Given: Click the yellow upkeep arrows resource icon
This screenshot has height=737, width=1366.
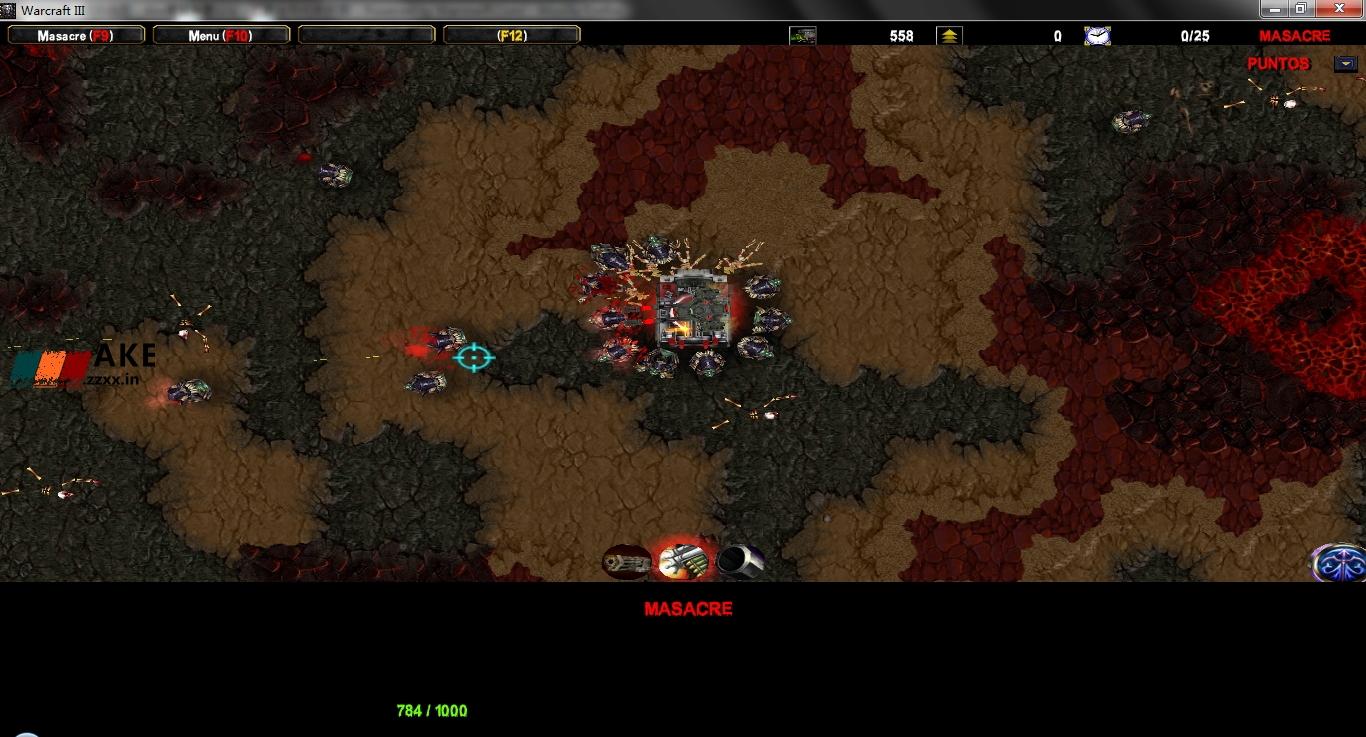Looking at the screenshot, I should [949, 36].
